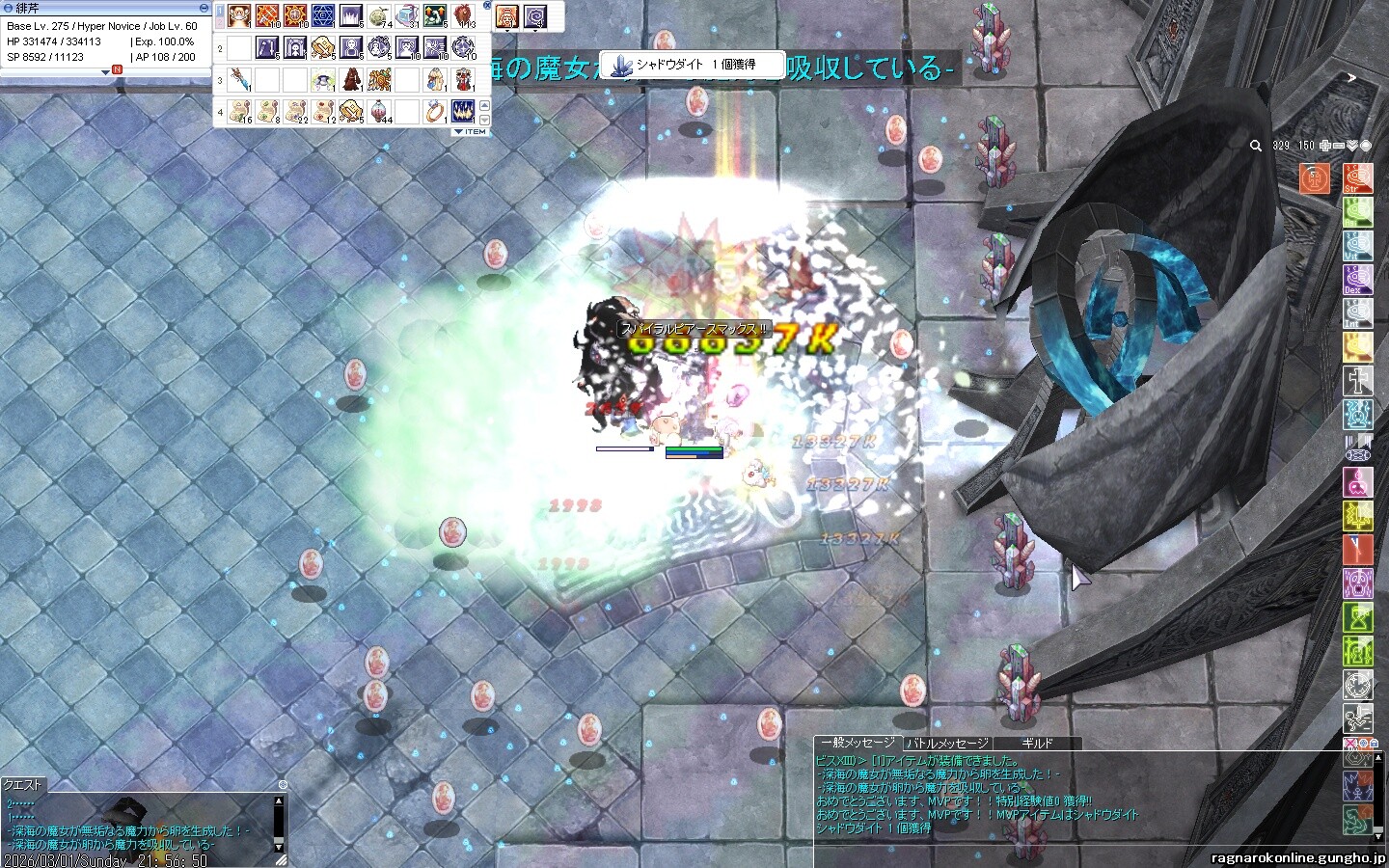Select the Dex buff status icon

click(1357, 279)
